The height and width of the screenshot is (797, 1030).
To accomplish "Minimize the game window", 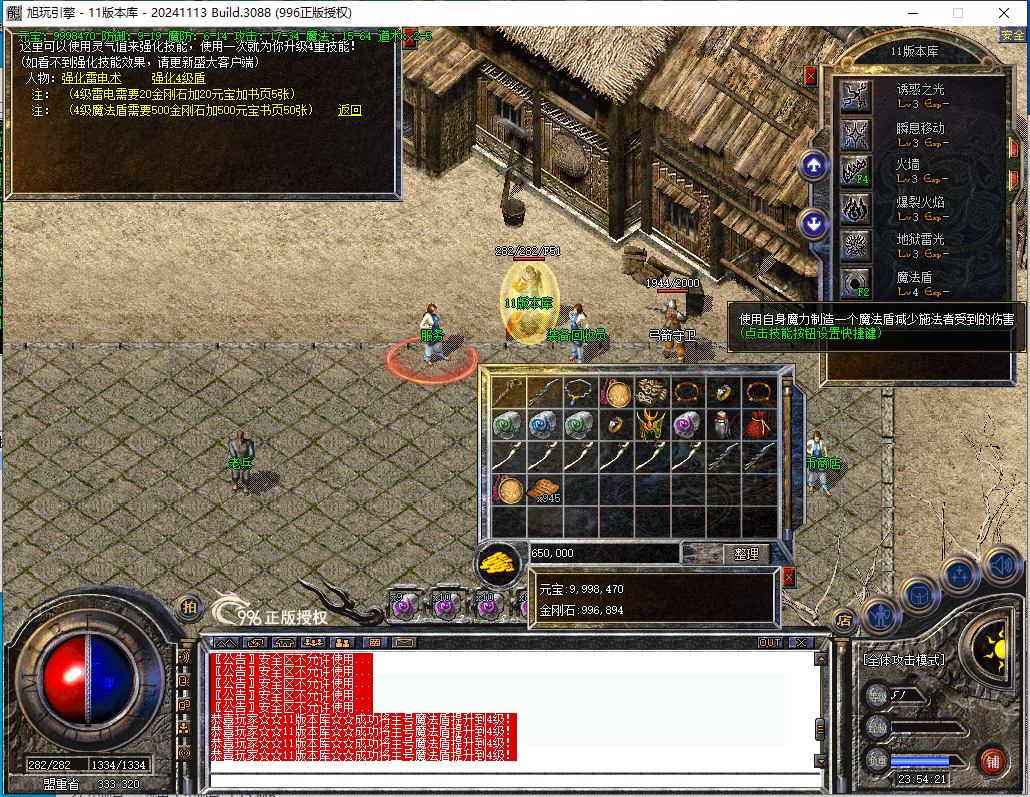I will pyautogui.click(x=912, y=13).
